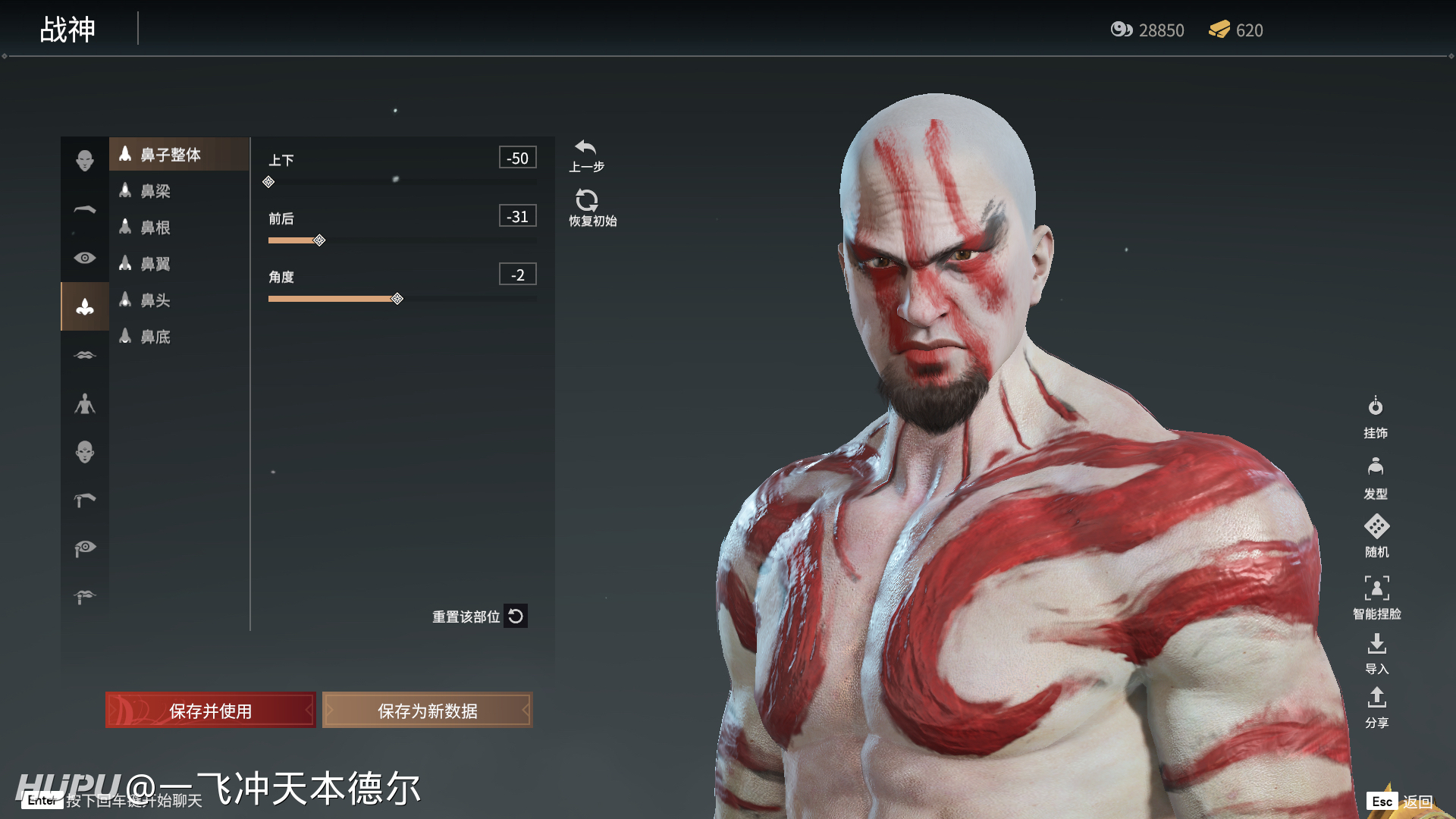1456x819 pixels.
Task: Select the face shape category icon
Action: (84, 156)
